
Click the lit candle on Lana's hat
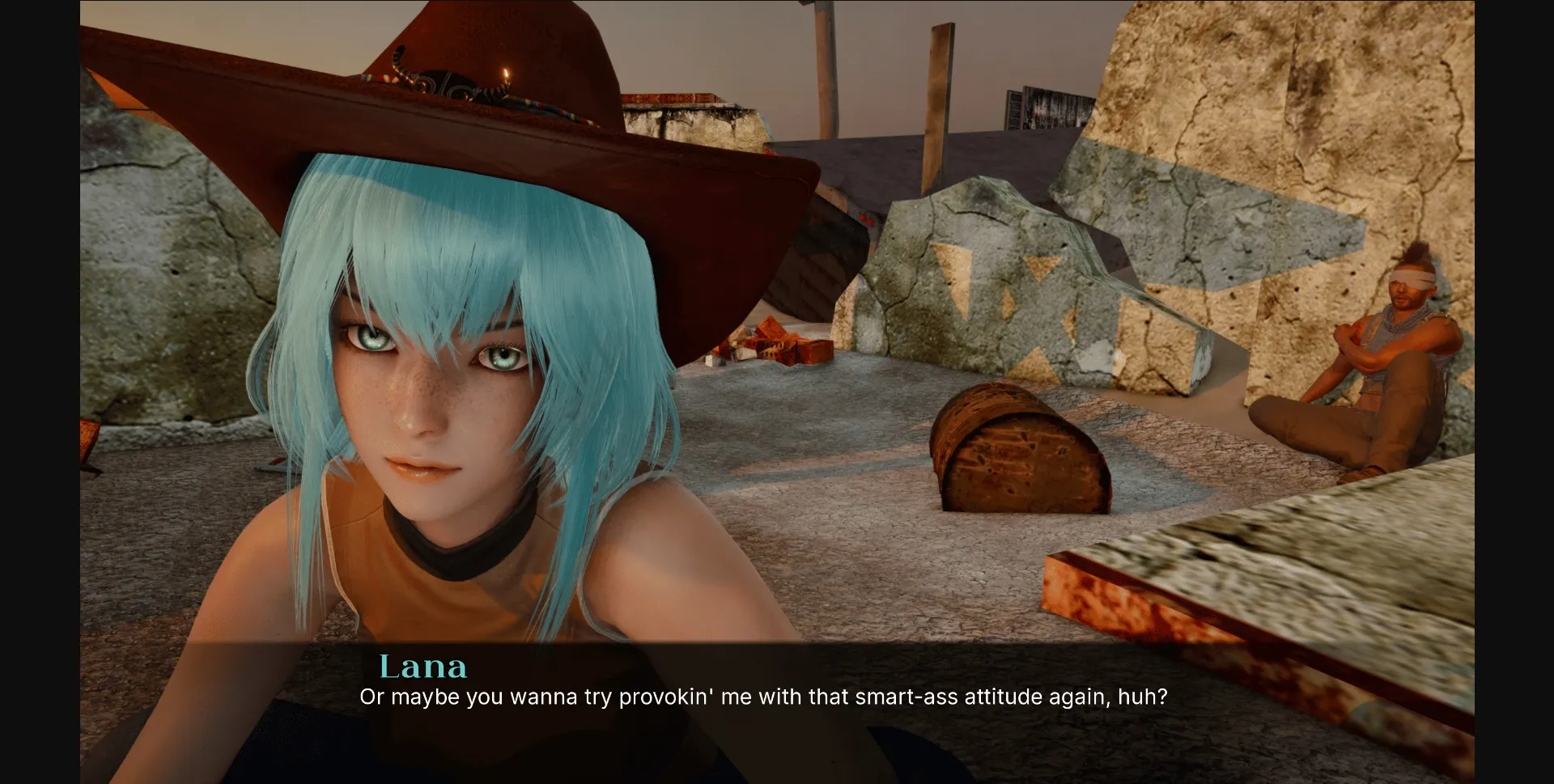click(x=506, y=74)
